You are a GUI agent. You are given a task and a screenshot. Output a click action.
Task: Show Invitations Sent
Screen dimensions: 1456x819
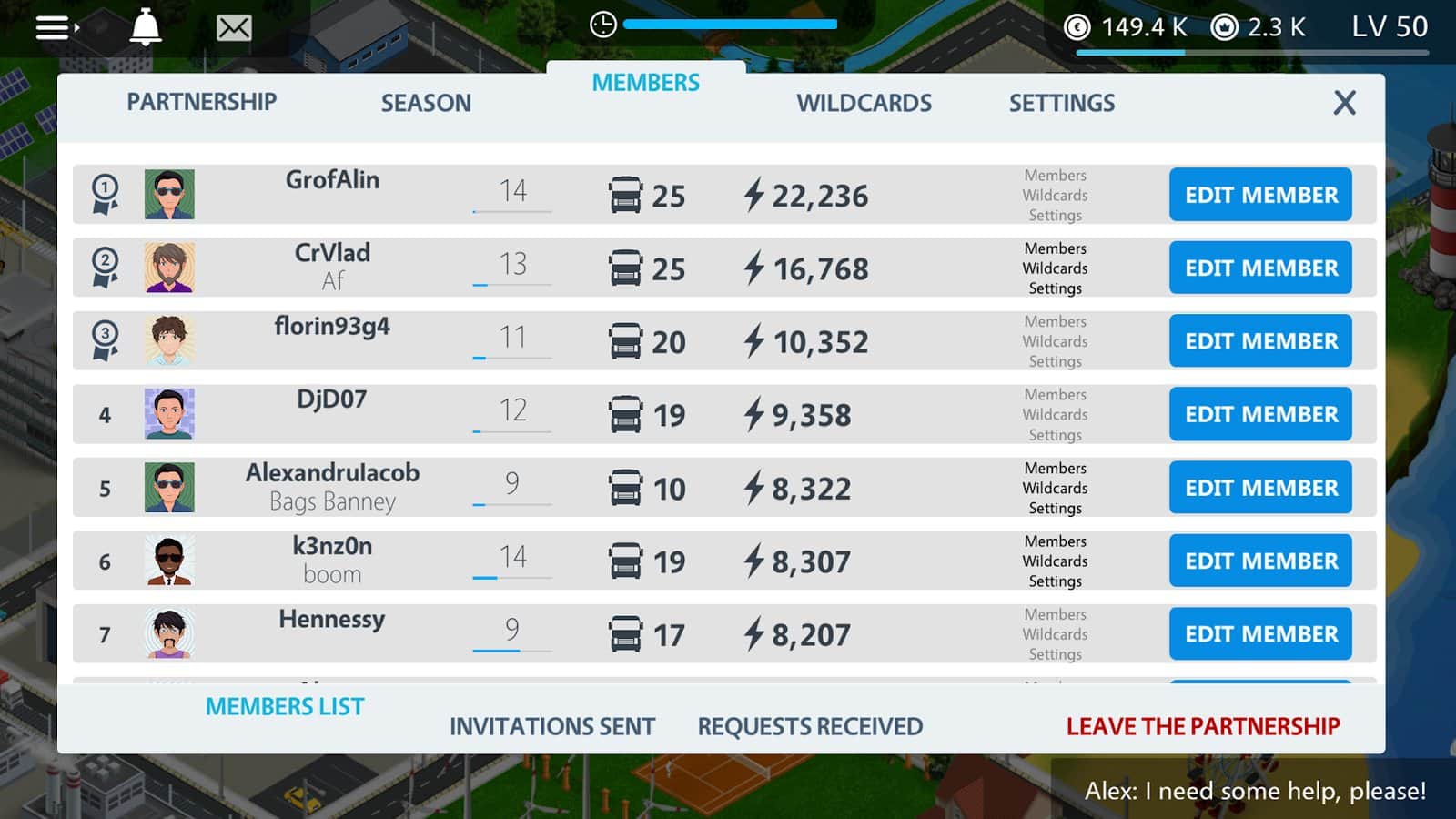point(552,726)
